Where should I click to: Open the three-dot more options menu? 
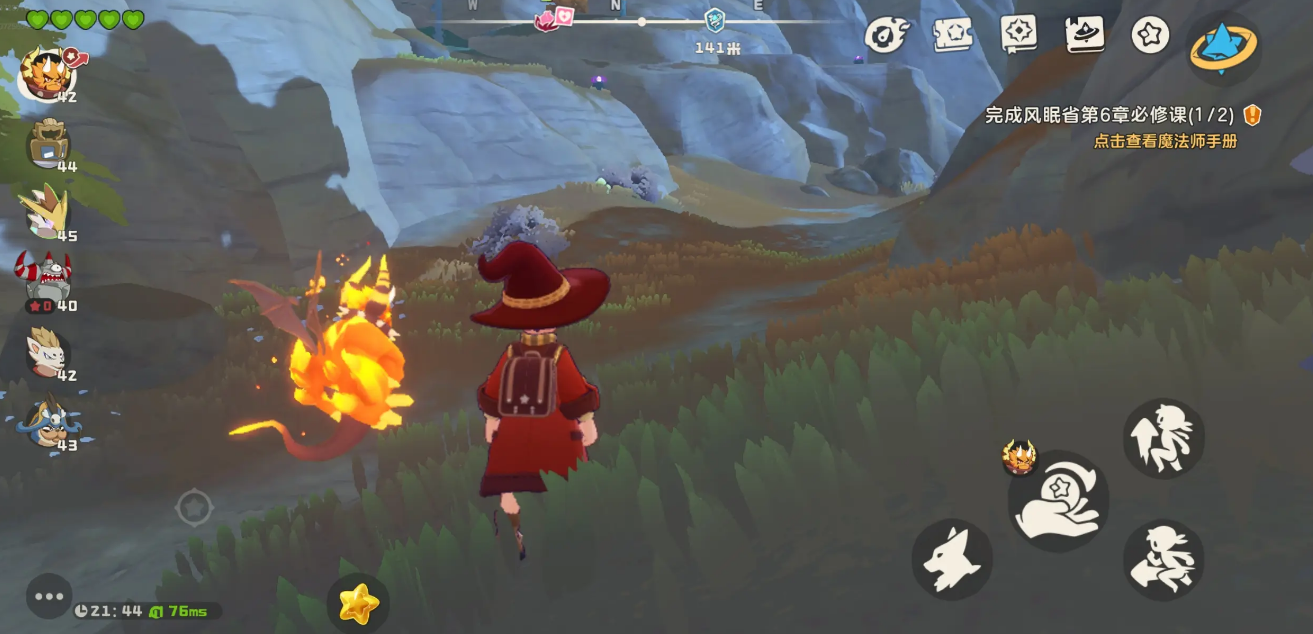tap(49, 596)
